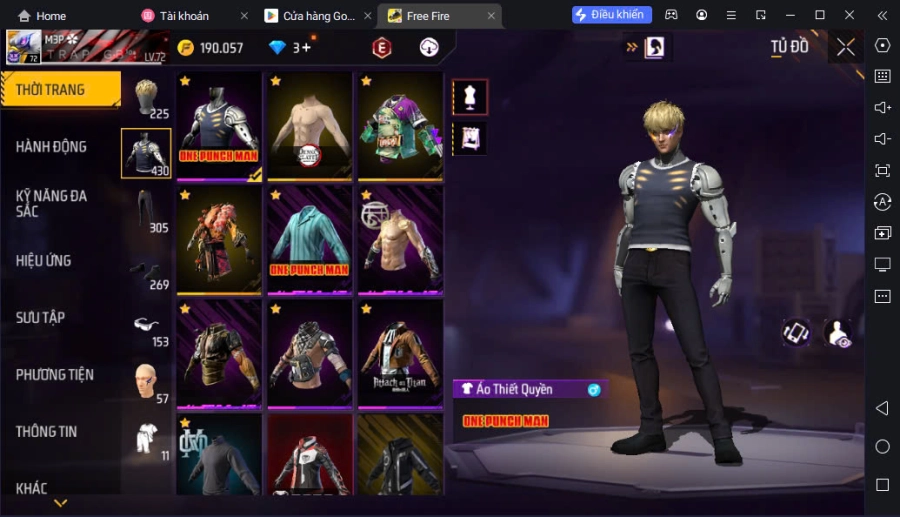Open the face subcategory with 57 items
Viewport: 900px width, 517px height.
[147, 383]
